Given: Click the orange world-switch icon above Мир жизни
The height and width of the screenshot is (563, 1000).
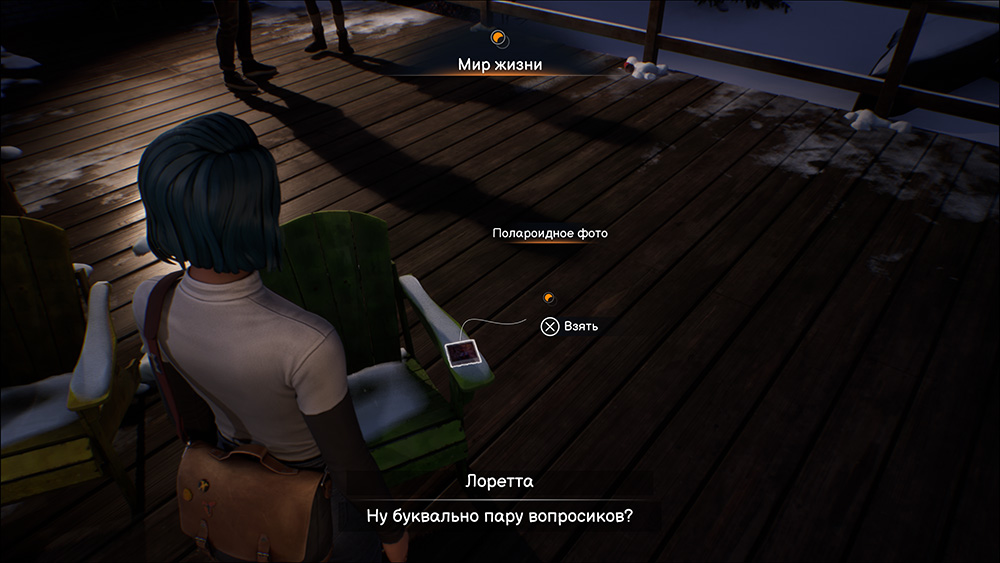Looking at the screenshot, I should (x=499, y=39).
